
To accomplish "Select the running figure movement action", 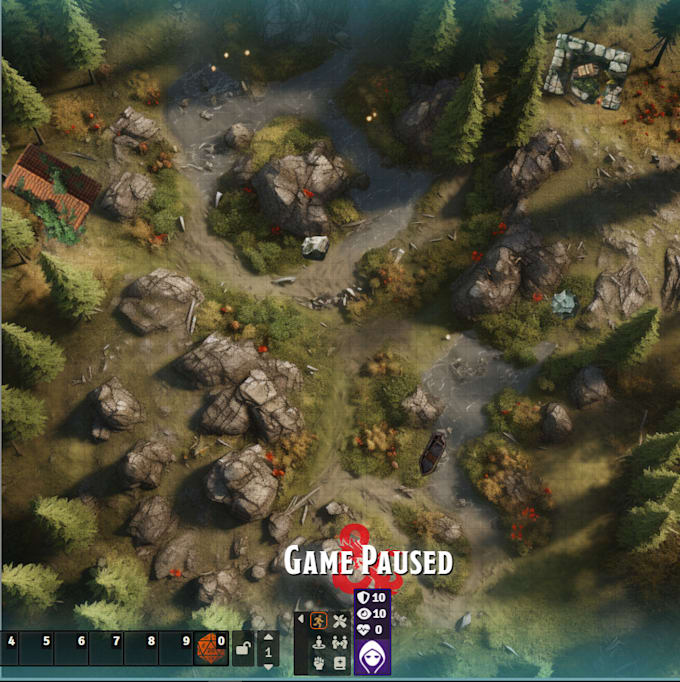I will [x=319, y=621].
